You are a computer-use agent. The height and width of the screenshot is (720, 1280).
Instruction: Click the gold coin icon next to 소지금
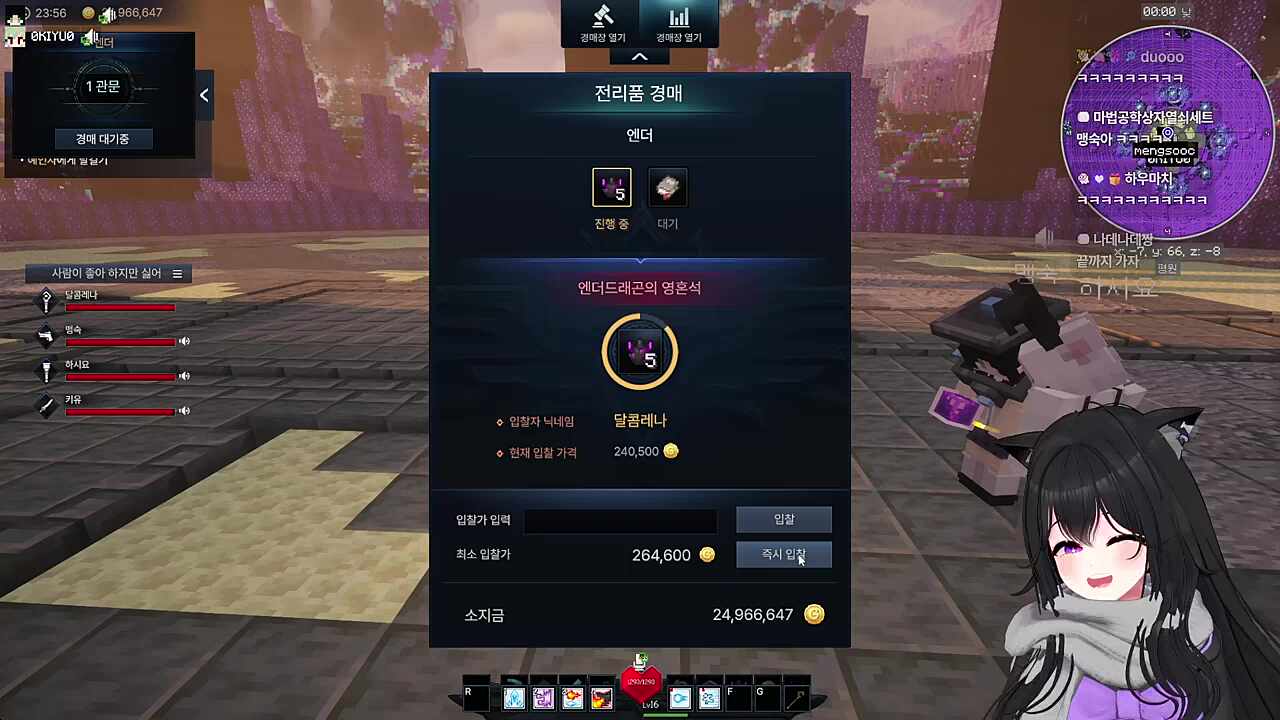(814, 615)
